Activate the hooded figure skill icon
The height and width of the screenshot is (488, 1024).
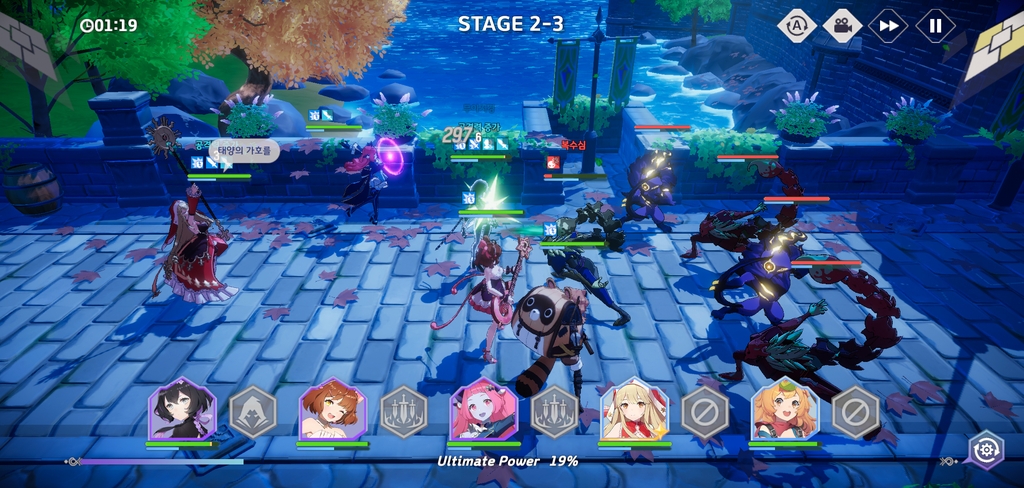(253, 411)
